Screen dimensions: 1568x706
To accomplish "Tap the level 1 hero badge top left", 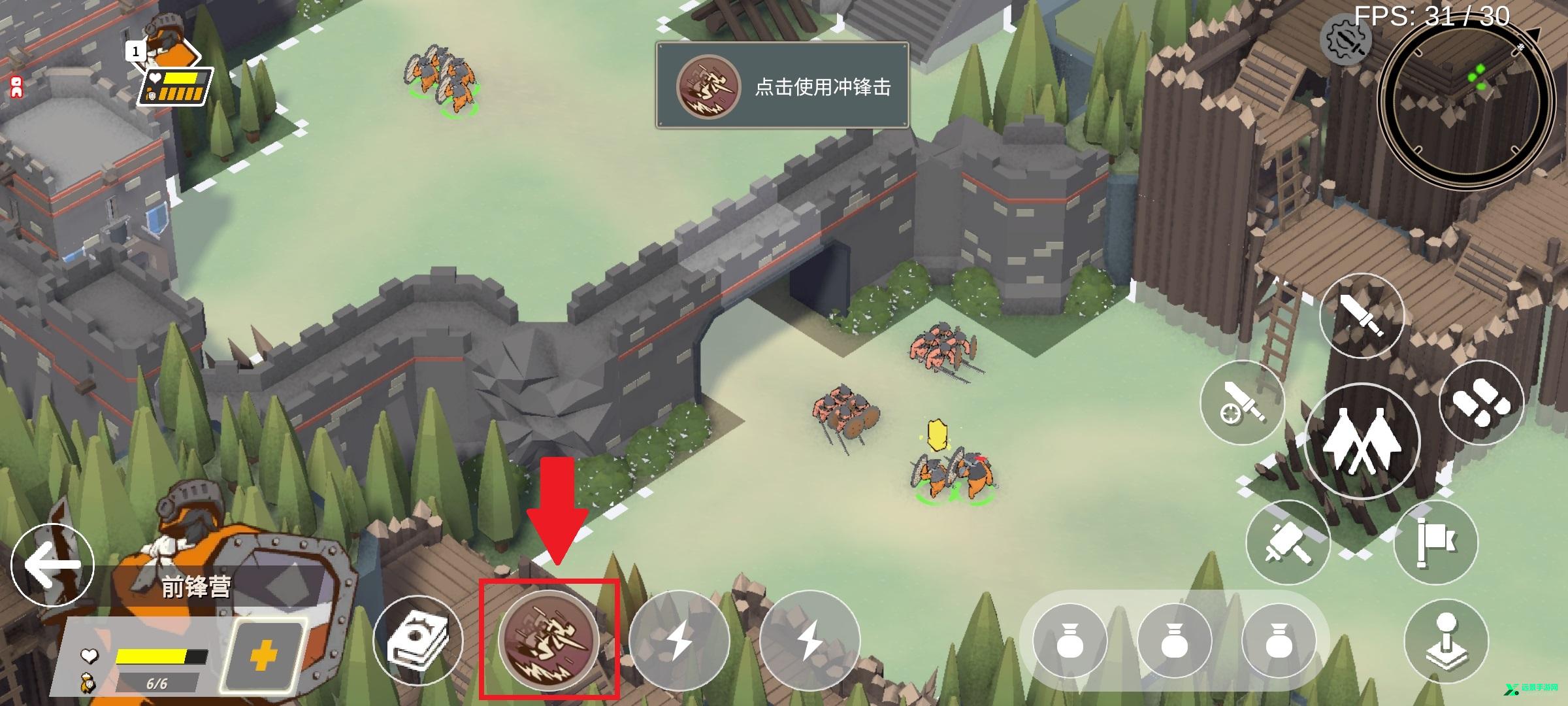I will click(x=137, y=51).
